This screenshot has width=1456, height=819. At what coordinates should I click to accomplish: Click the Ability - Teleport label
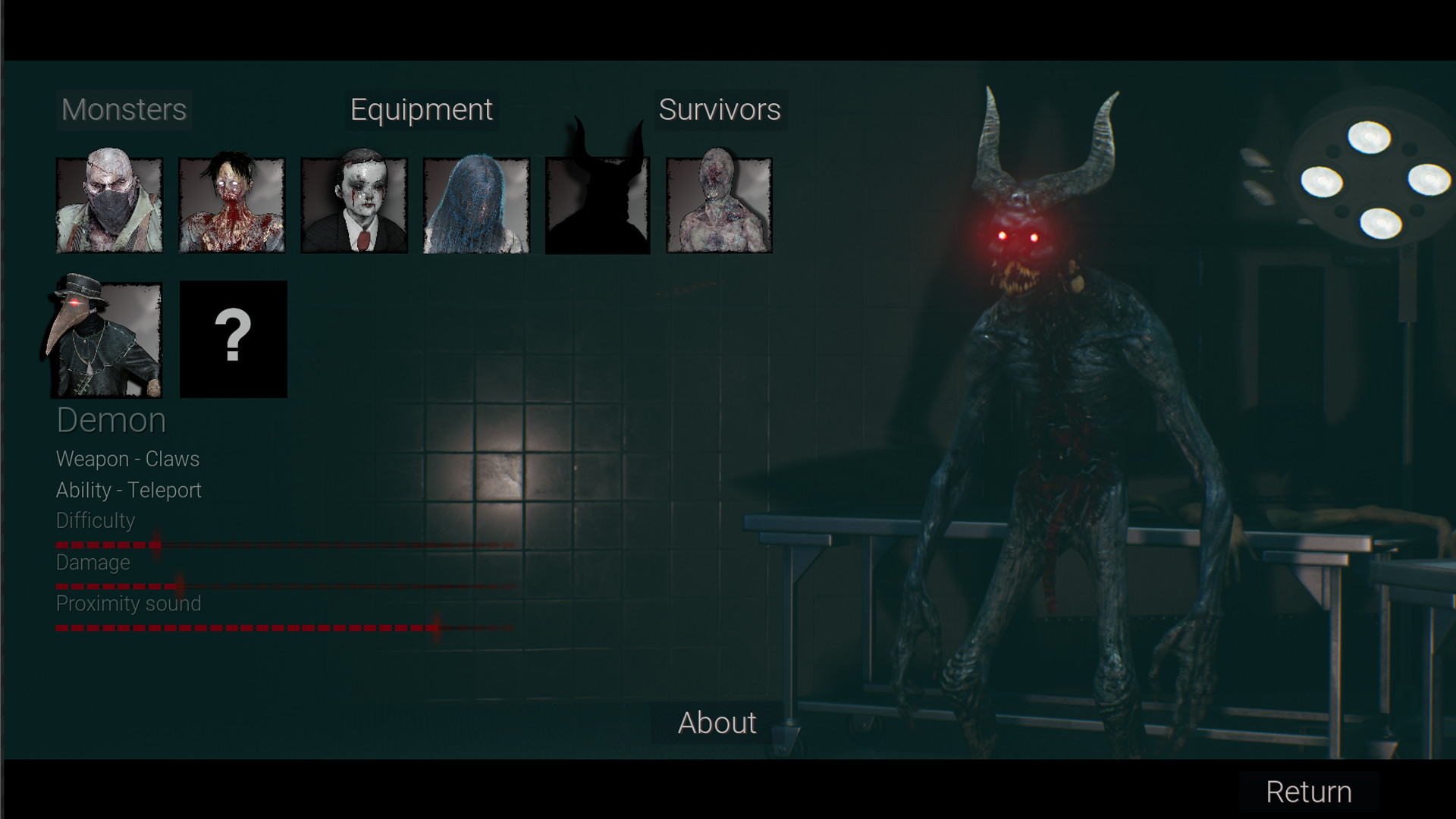[128, 490]
